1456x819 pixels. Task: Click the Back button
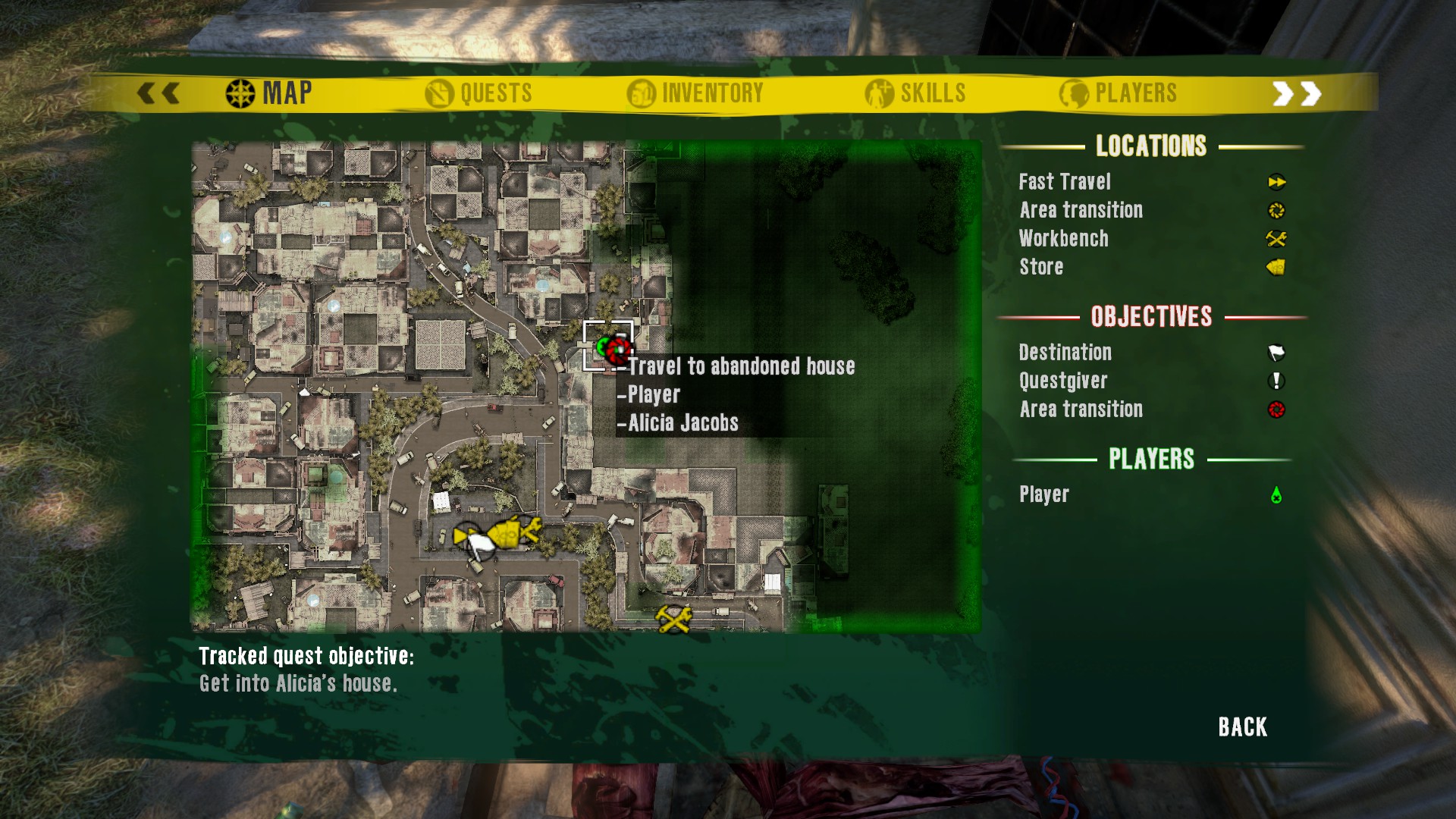(1242, 726)
